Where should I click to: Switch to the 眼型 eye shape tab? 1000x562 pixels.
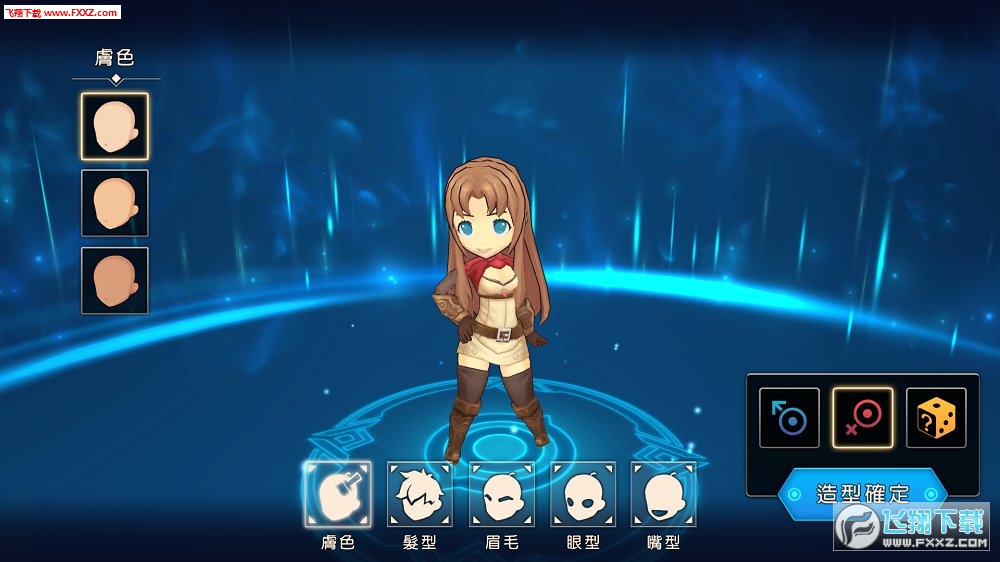coord(583,494)
